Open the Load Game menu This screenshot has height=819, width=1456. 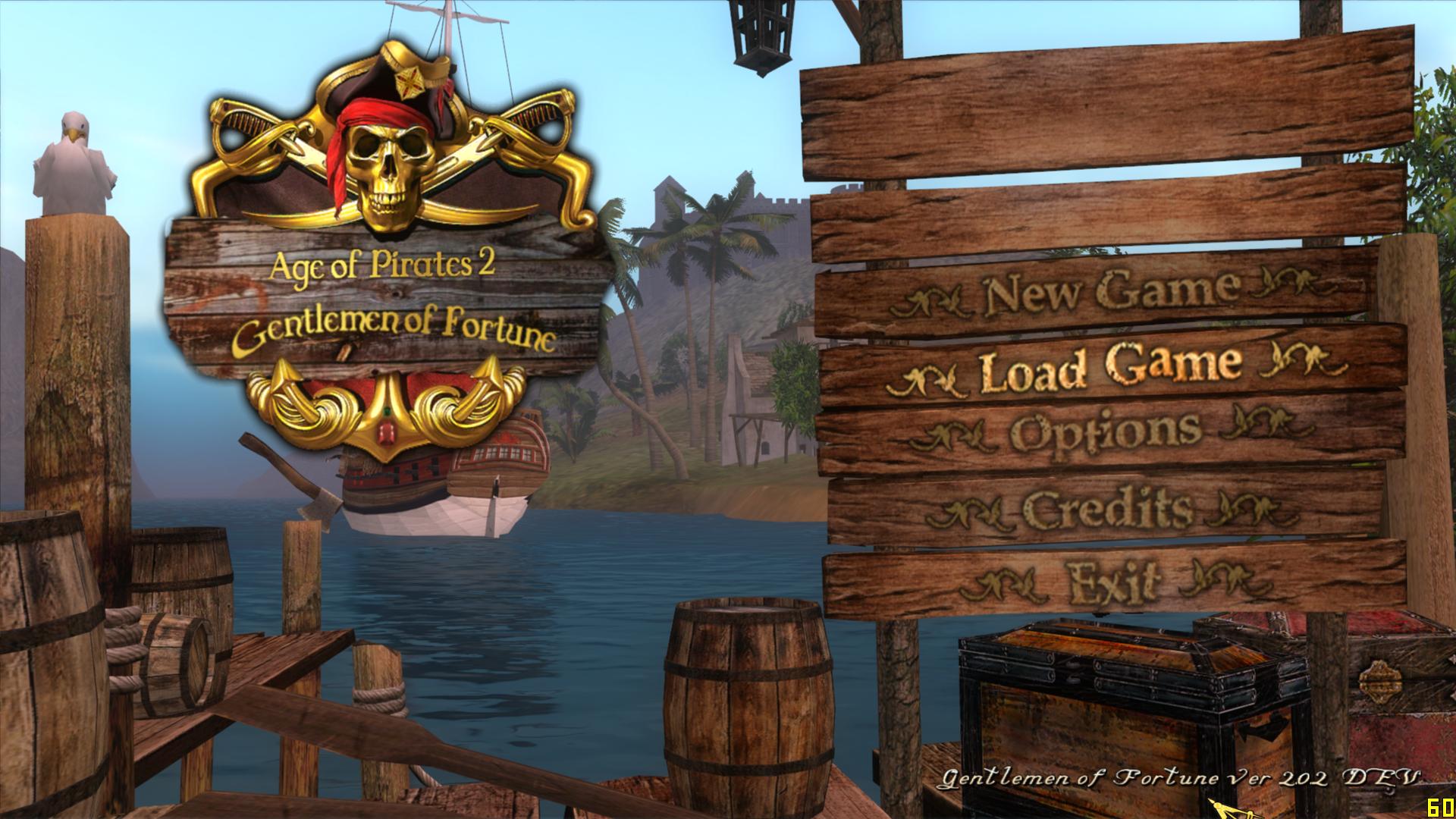(x=1111, y=368)
